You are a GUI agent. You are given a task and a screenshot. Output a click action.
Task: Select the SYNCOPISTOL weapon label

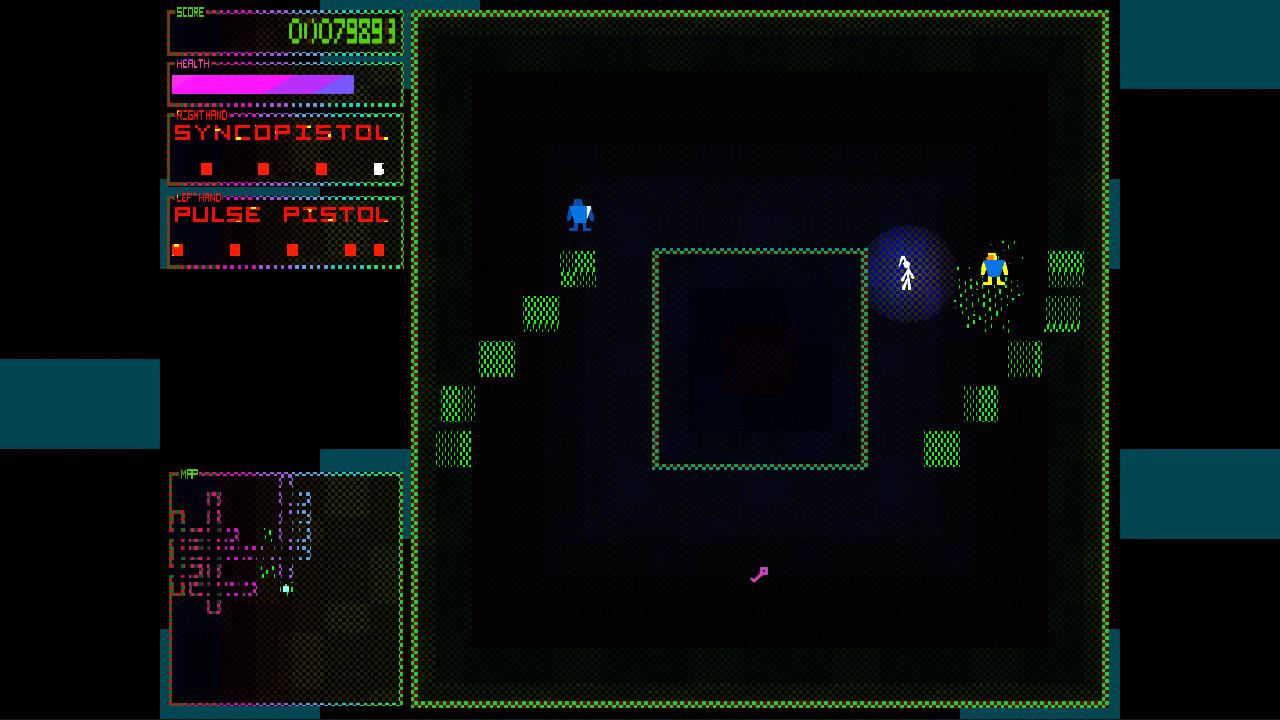280,131
